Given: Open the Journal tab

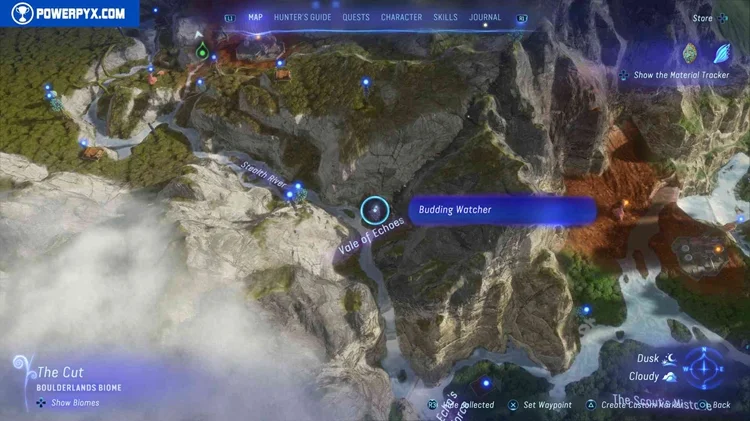Looking at the screenshot, I should pyautogui.click(x=486, y=17).
